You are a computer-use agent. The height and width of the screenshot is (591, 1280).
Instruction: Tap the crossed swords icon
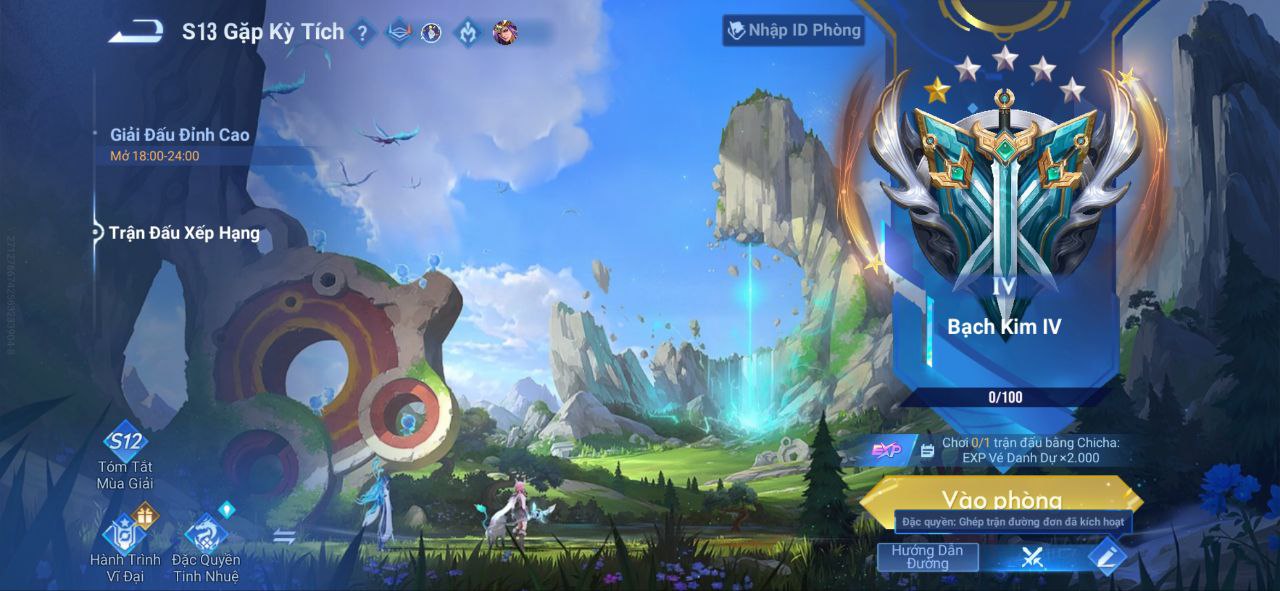(x=1032, y=557)
